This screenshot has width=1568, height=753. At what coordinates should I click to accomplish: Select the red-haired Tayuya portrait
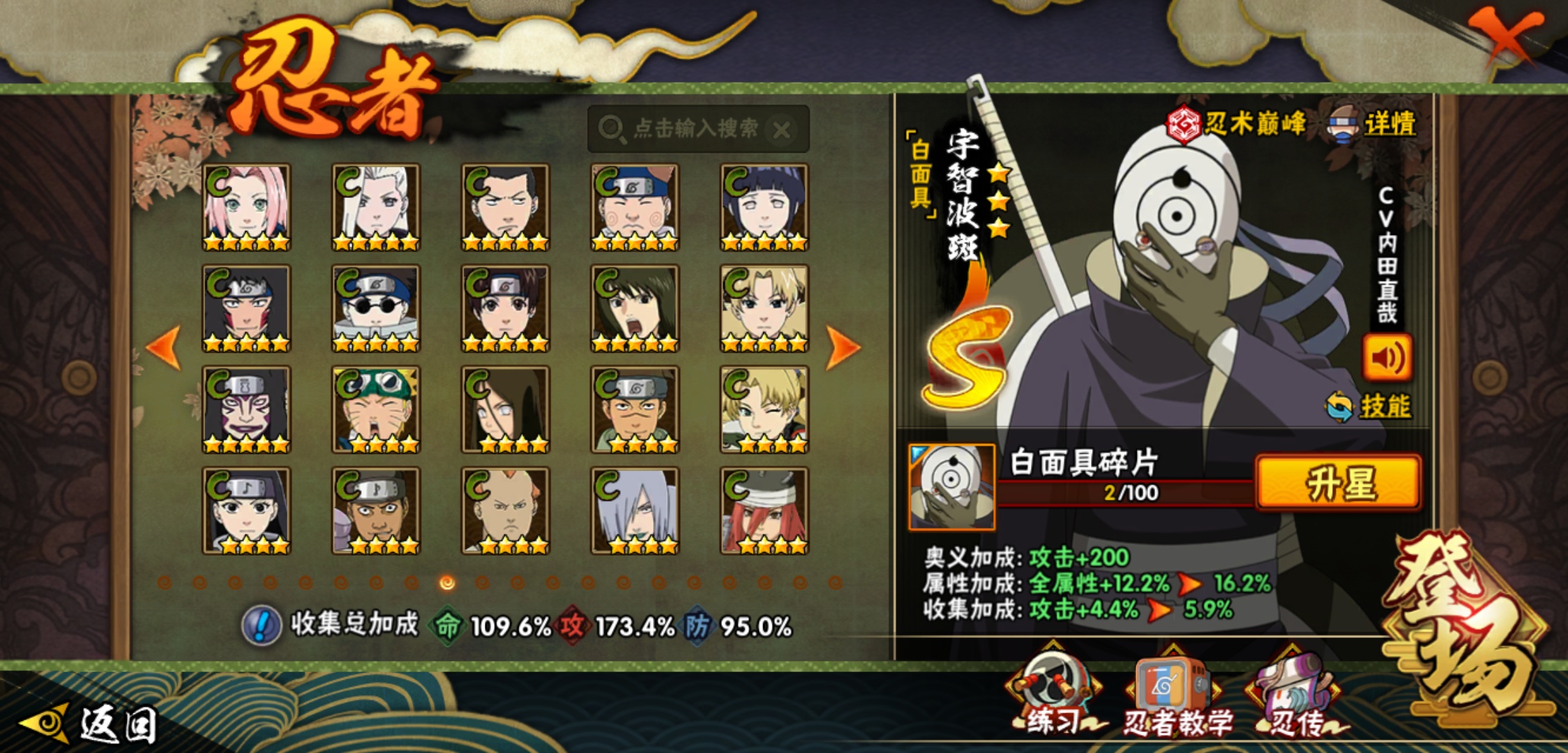764,510
